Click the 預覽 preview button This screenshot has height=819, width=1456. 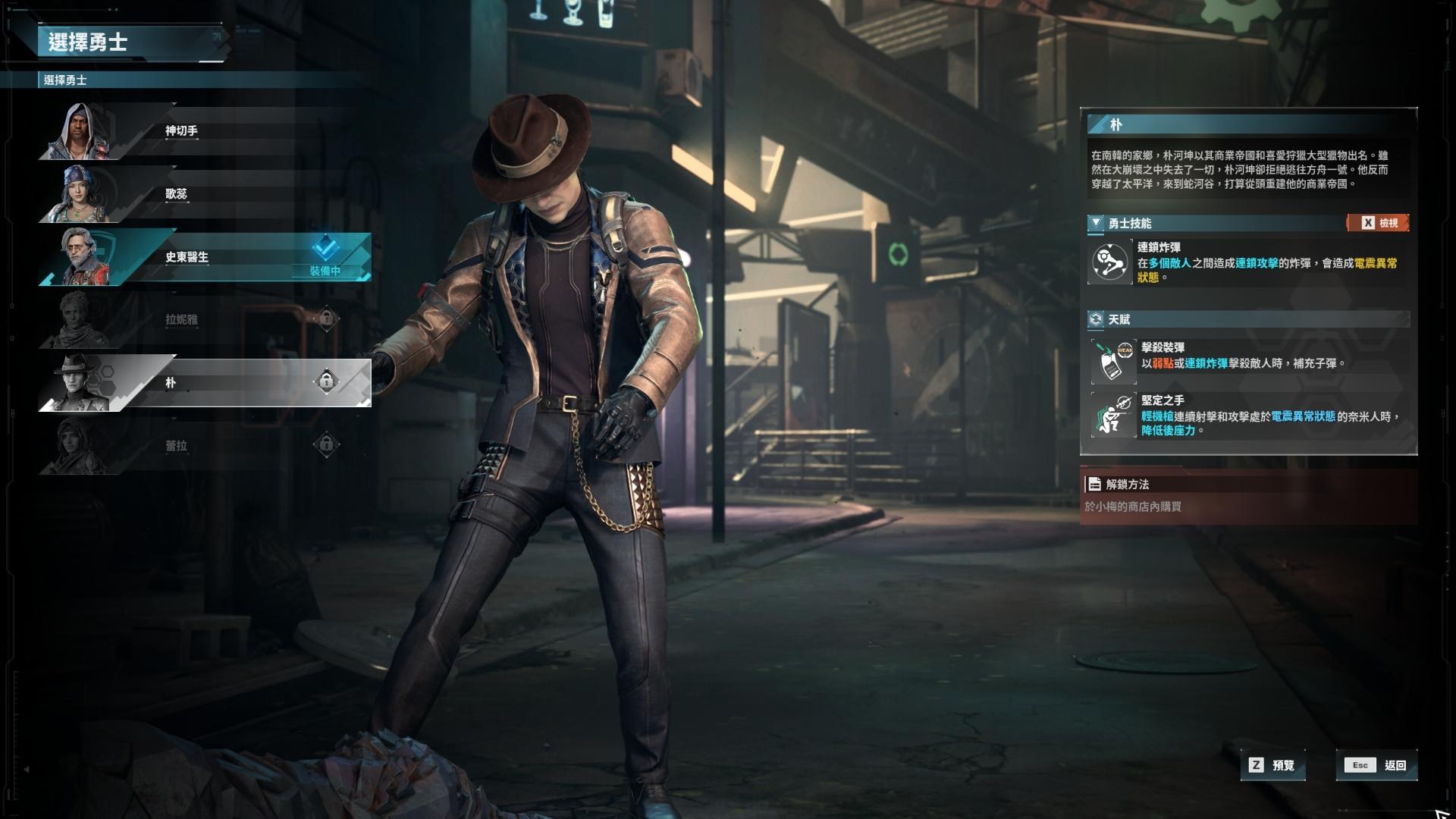coord(1273,765)
